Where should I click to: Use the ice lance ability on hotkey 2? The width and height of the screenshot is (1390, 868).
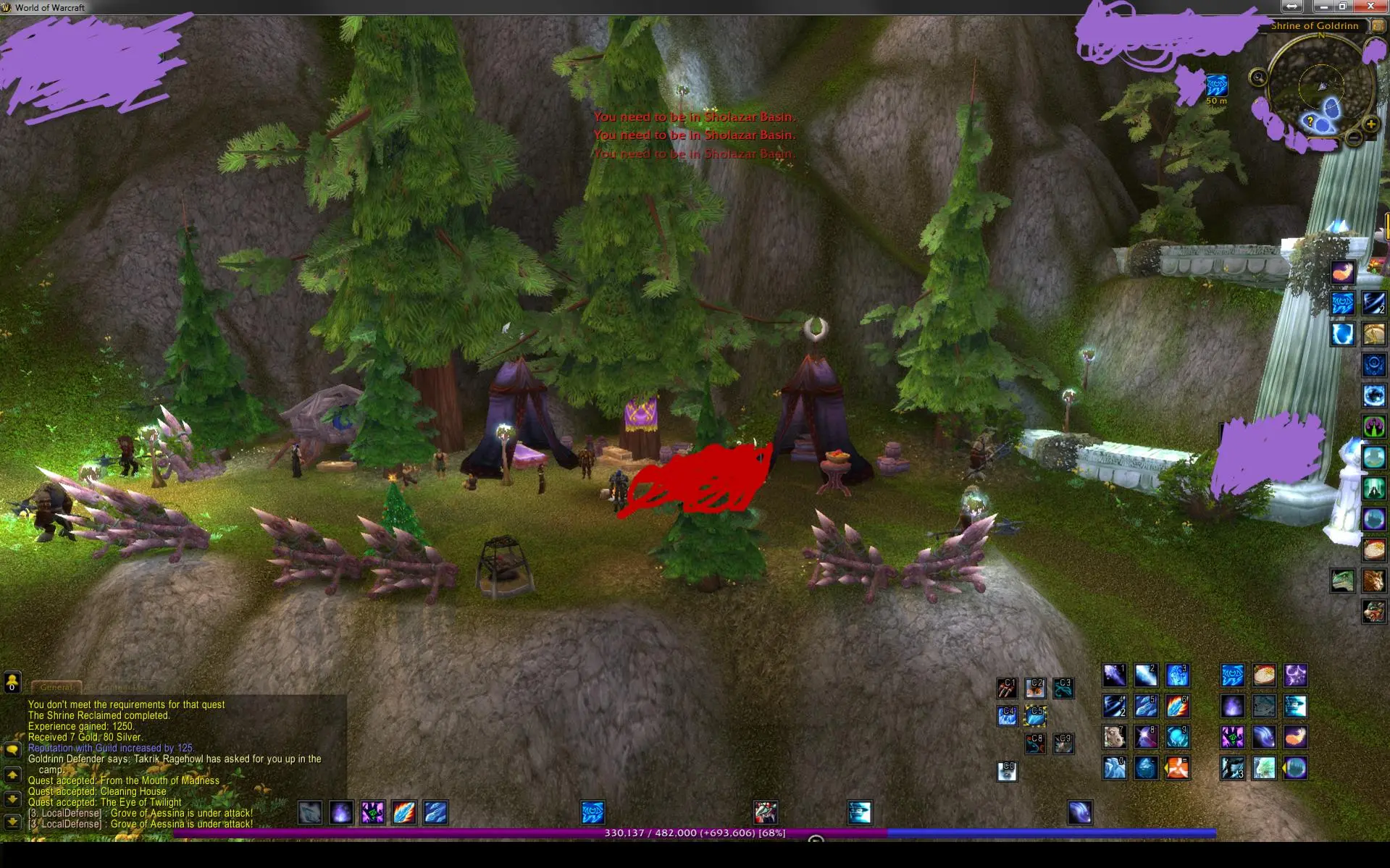(1146, 675)
